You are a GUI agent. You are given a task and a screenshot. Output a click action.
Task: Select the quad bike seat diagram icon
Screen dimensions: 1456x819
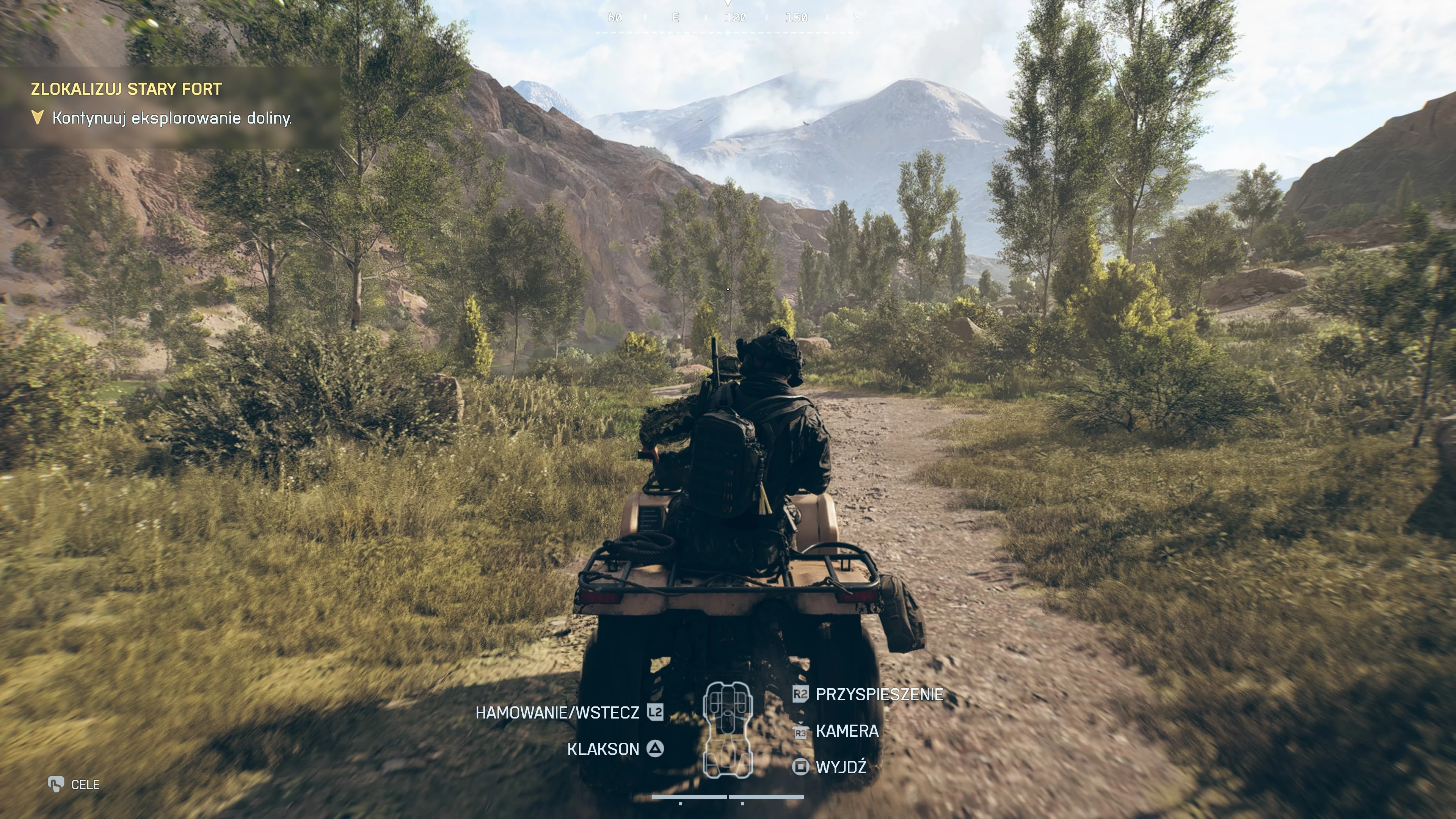(x=728, y=729)
